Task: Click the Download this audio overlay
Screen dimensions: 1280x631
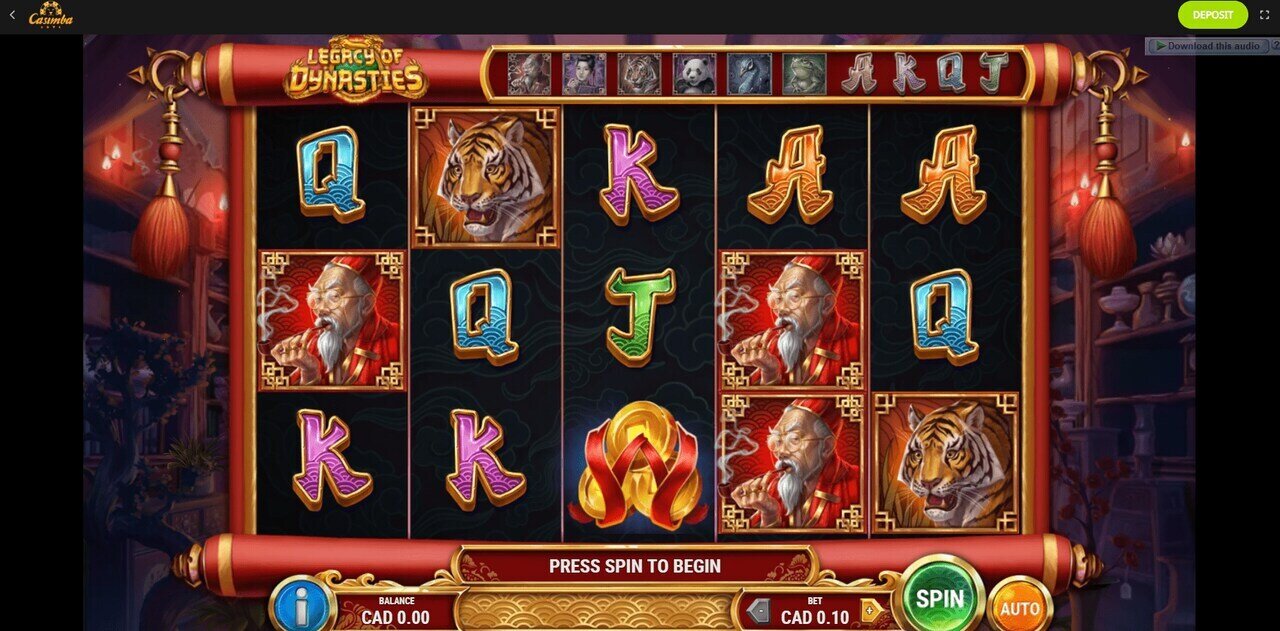Action: pos(1206,46)
